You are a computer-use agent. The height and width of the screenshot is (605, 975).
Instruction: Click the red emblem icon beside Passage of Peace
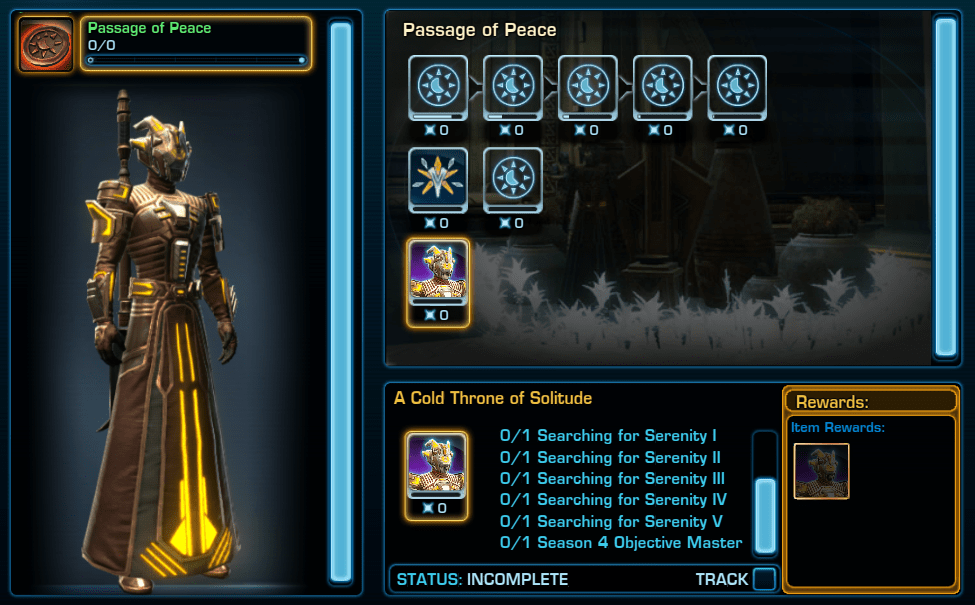[45, 45]
